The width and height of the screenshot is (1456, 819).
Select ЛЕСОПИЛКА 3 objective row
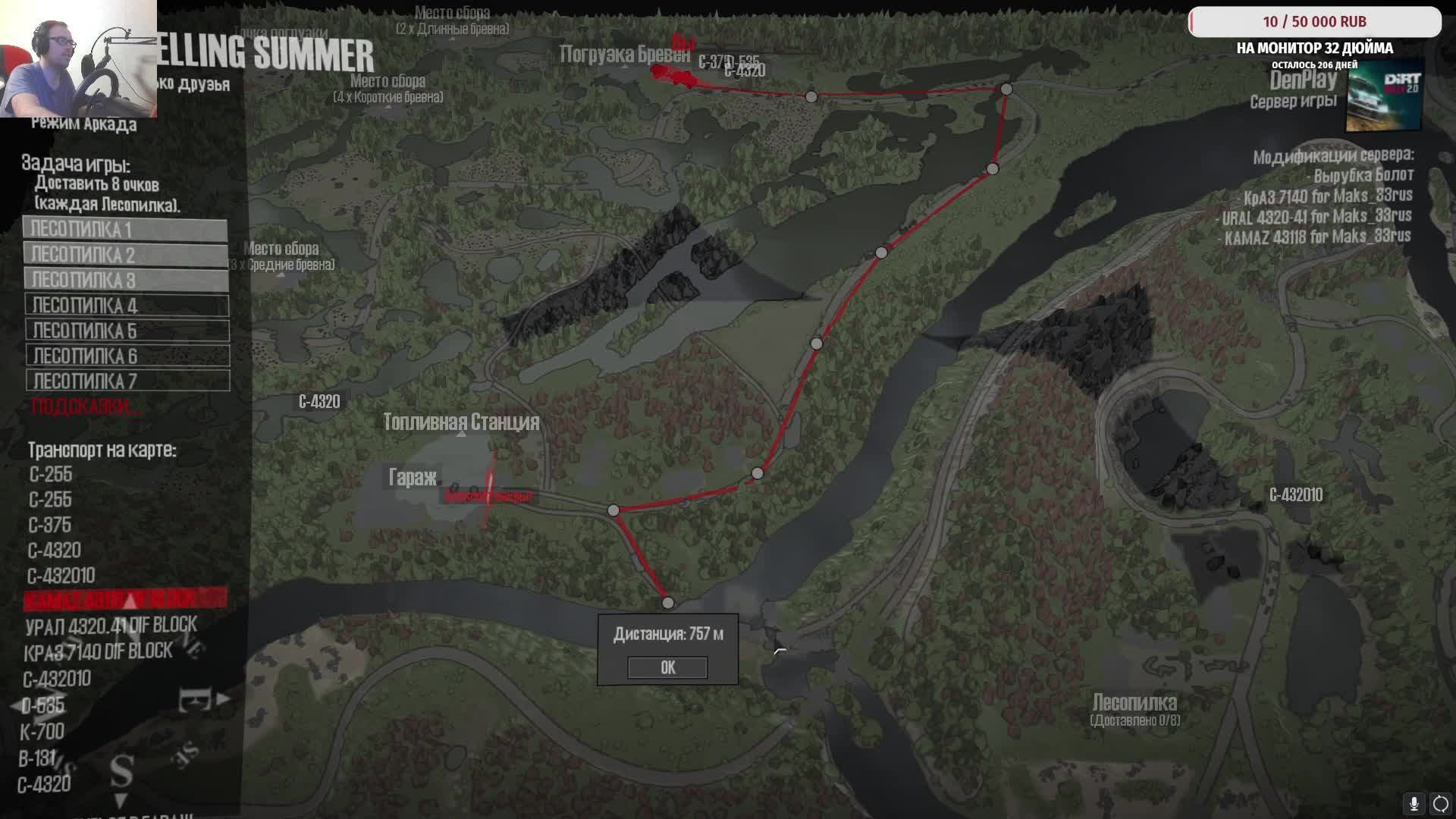tap(126, 280)
